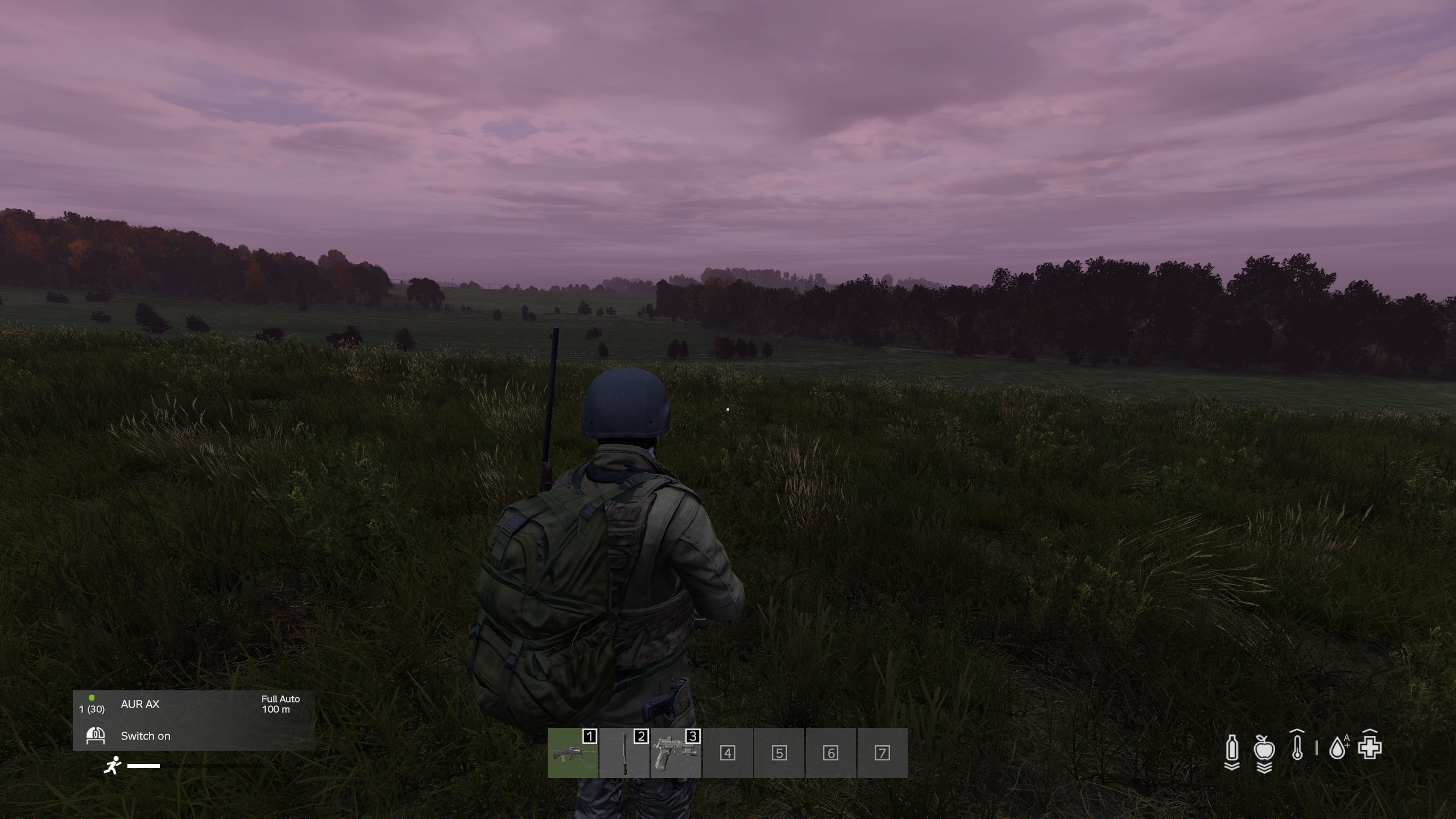
Task: Select empty hotbar slot 7
Action: pos(882,753)
